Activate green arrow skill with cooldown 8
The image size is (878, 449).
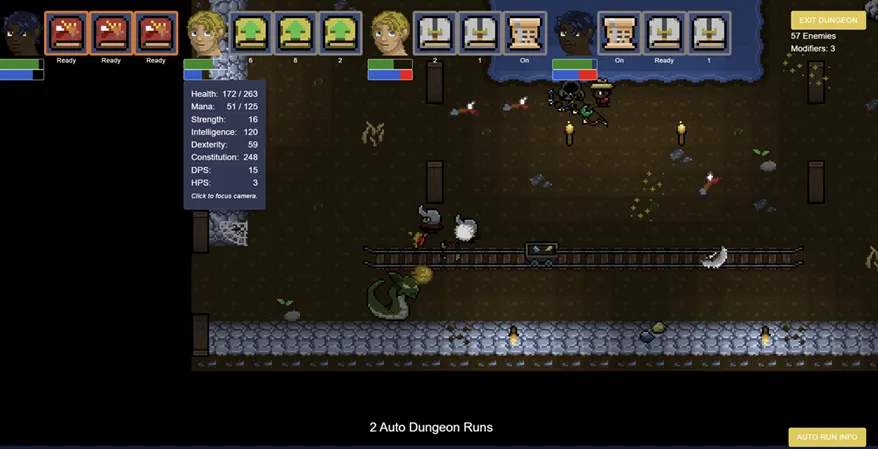coord(295,33)
